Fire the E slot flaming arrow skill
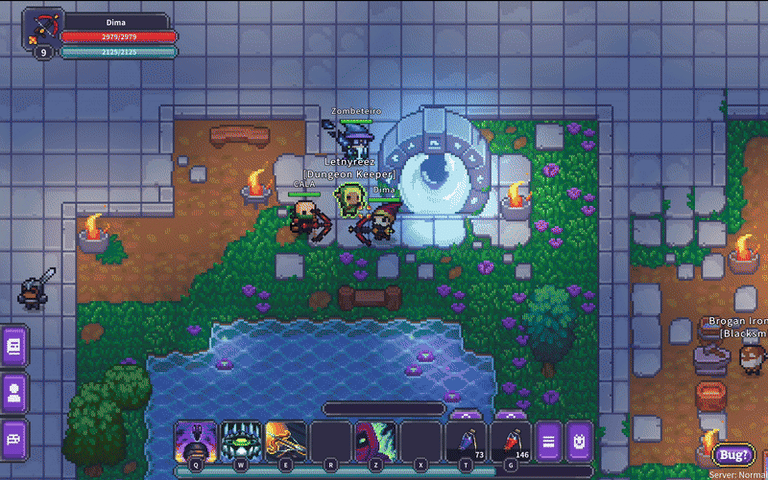The width and height of the screenshot is (768, 480). click(286, 440)
